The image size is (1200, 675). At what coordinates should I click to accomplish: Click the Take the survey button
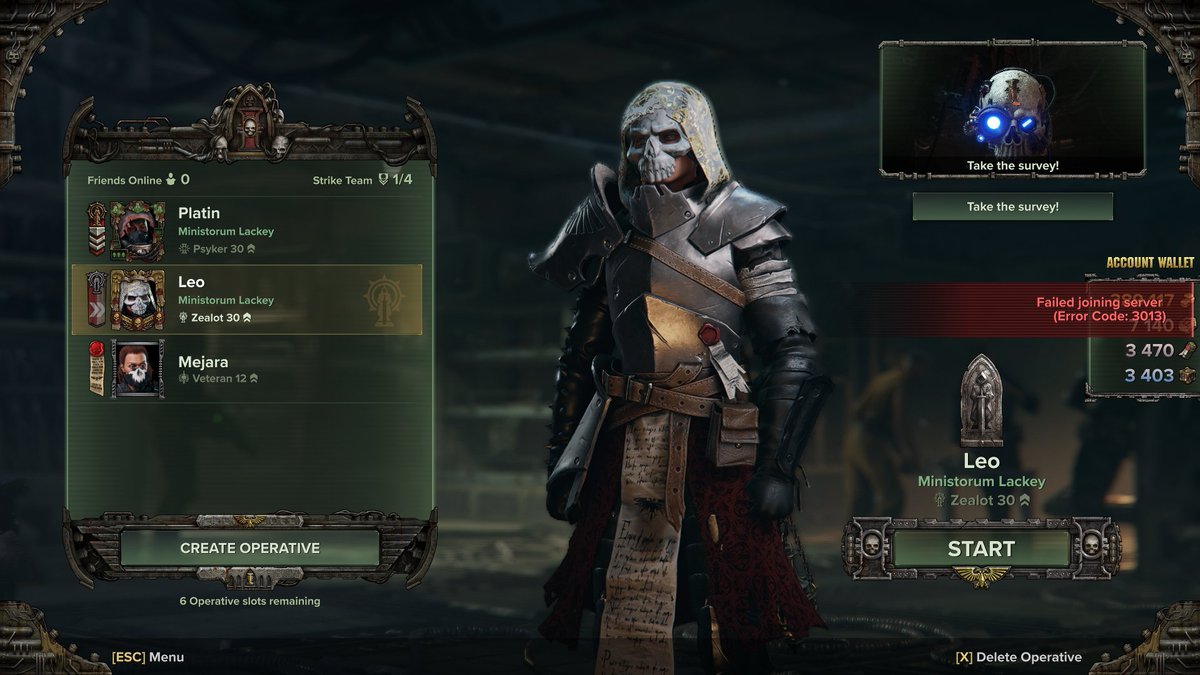(1012, 207)
